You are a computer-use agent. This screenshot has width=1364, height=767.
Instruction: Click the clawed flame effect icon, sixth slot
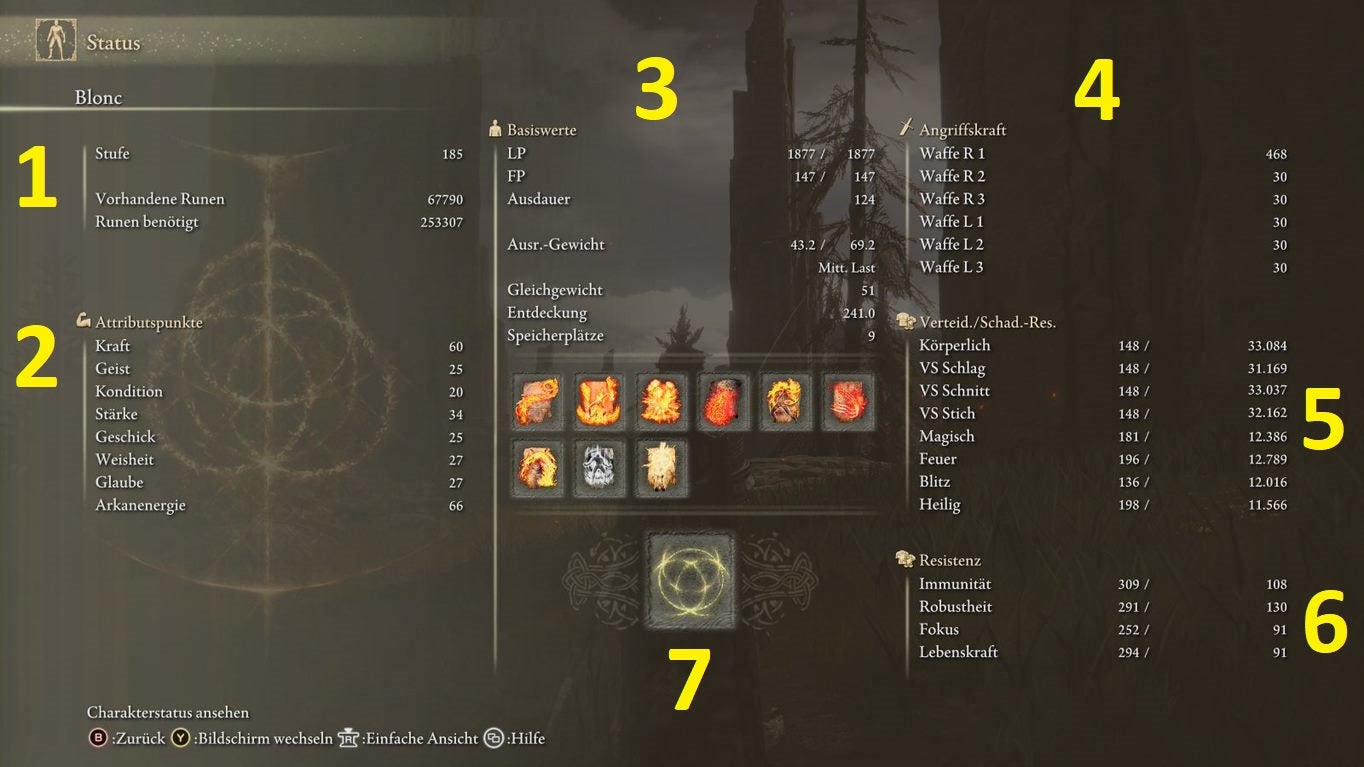[x=847, y=402]
